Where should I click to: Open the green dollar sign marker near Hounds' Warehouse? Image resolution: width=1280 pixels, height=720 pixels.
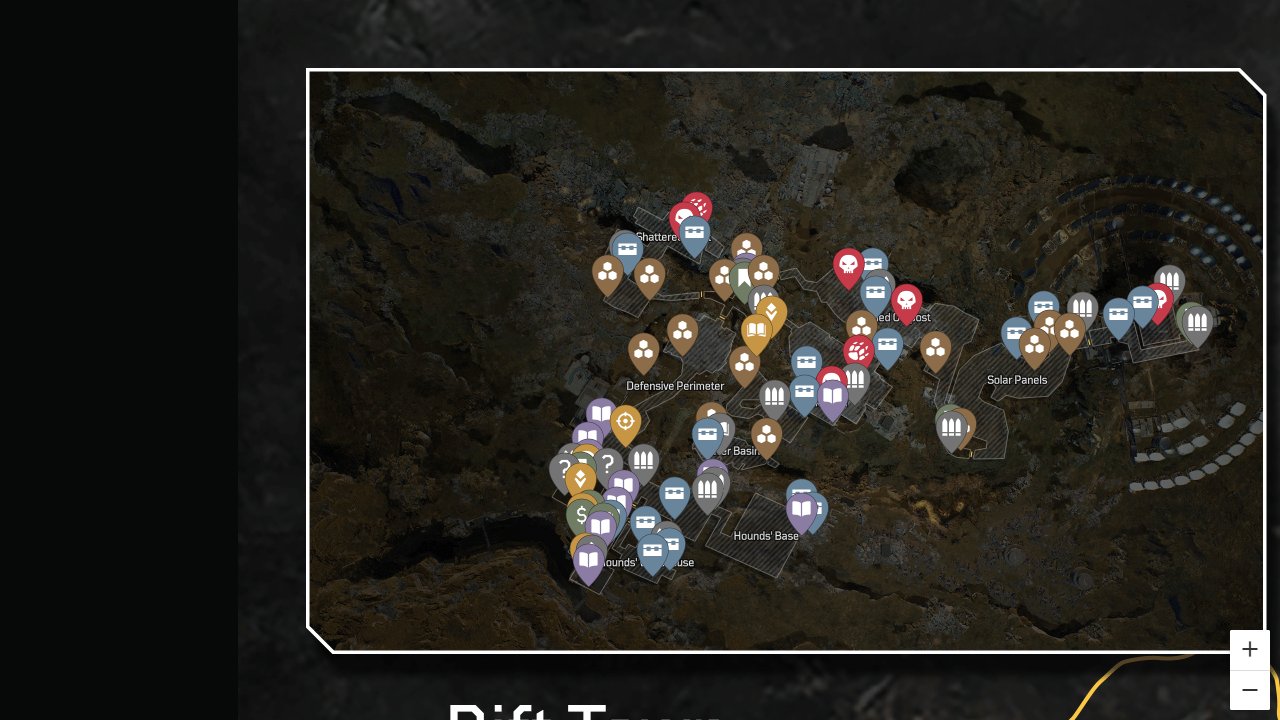581,514
